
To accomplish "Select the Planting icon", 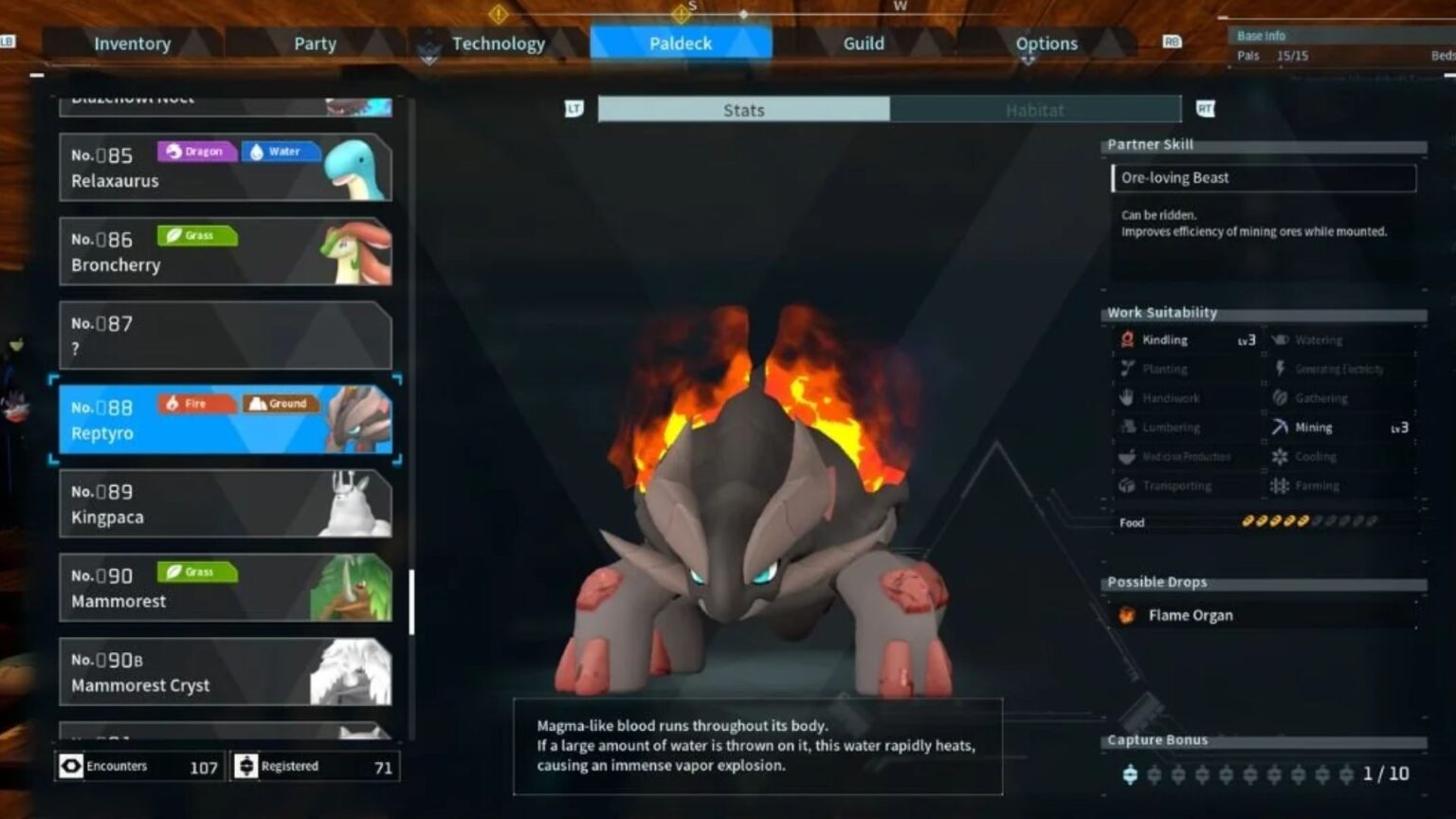I will 1127,369.
